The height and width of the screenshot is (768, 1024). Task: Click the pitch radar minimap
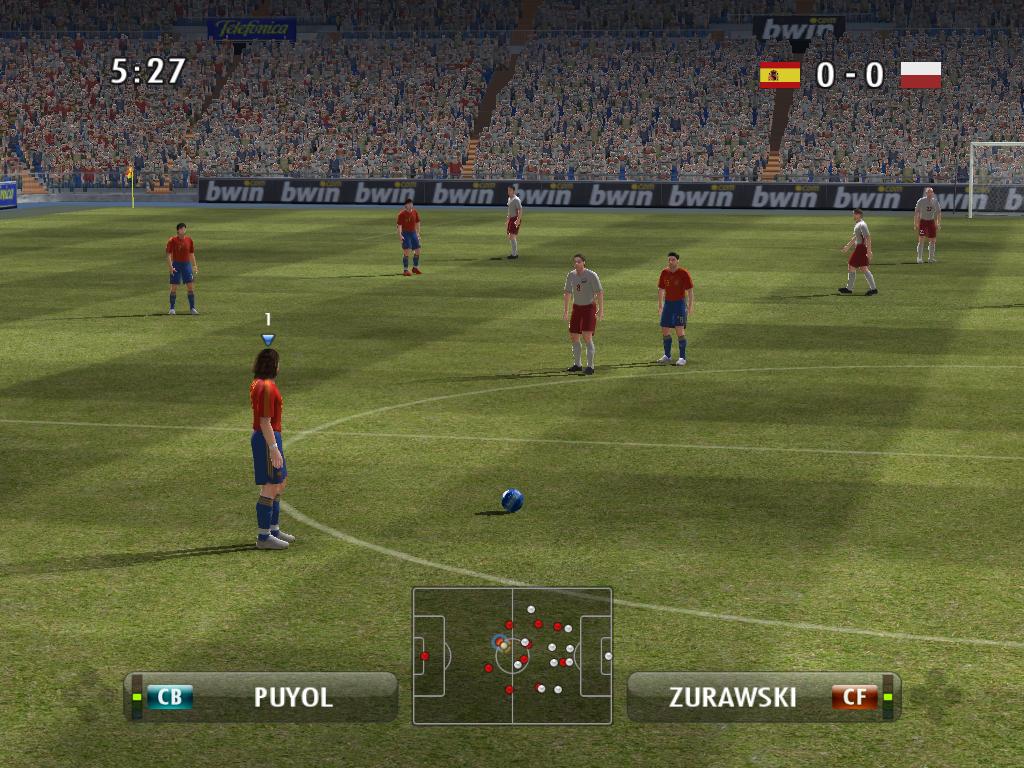pos(512,655)
